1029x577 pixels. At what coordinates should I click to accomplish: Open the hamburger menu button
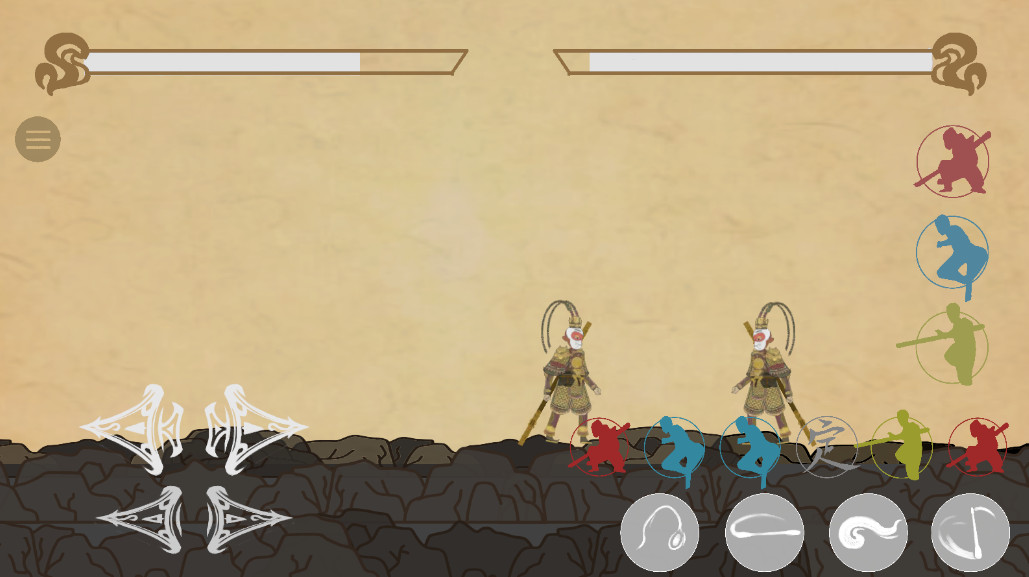click(x=38, y=140)
